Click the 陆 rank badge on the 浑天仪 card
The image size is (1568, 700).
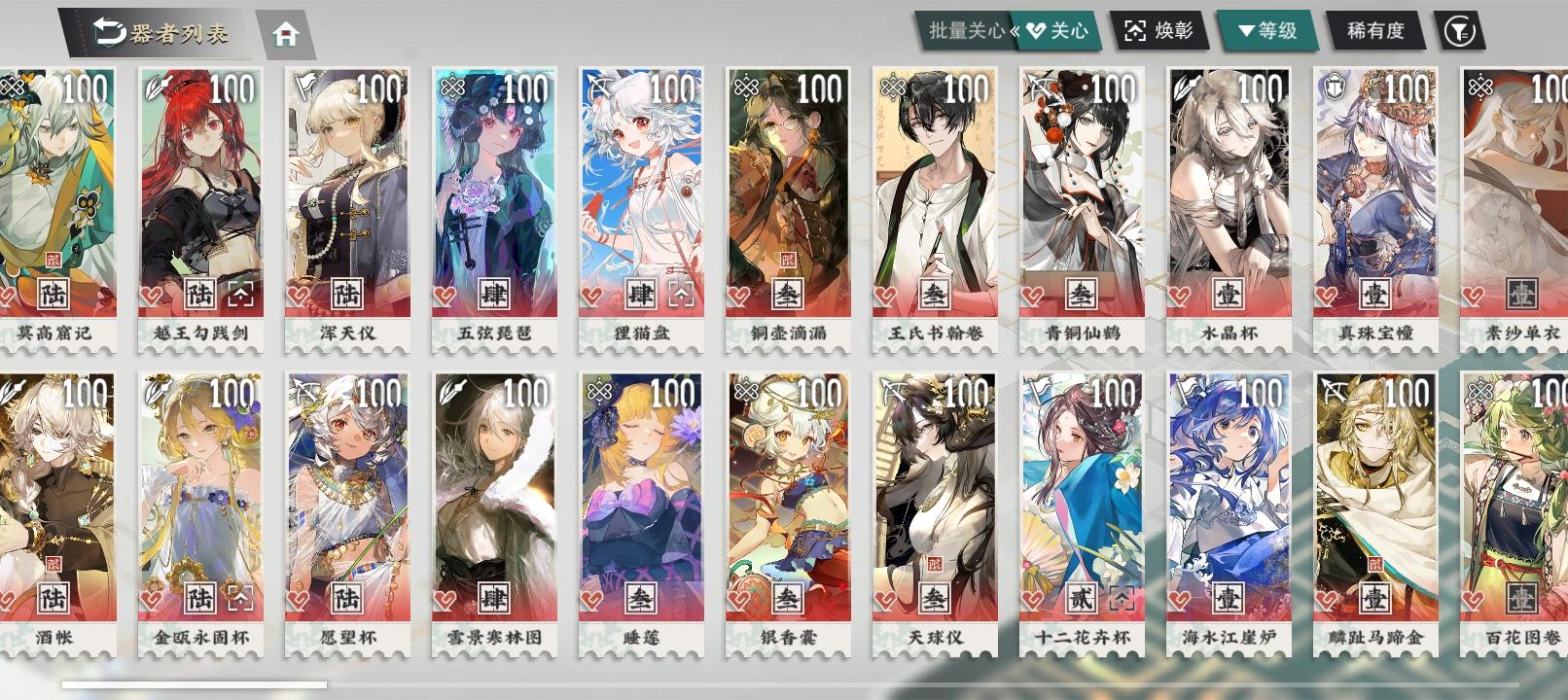pos(346,295)
